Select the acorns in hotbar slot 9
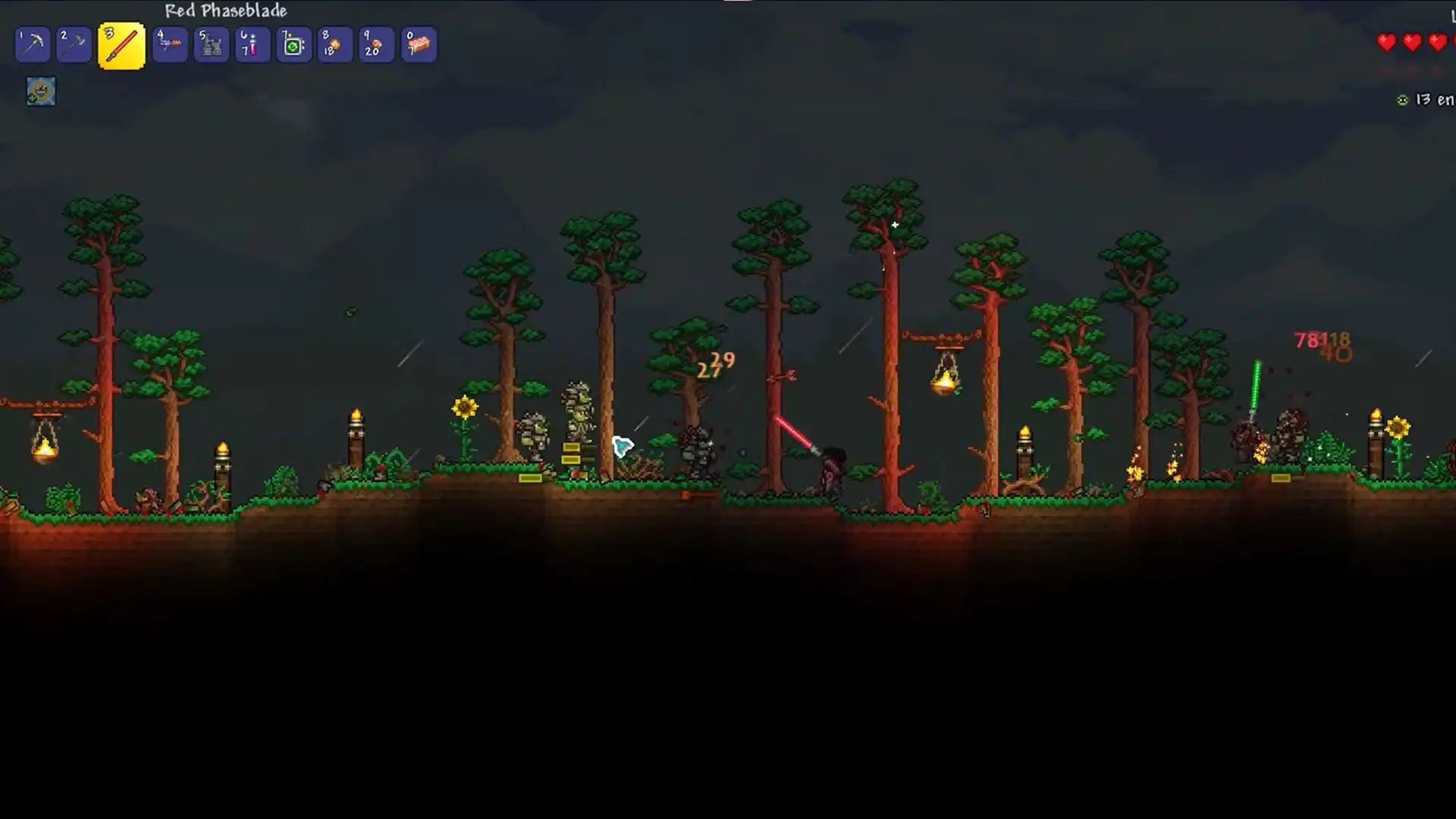The image size is (1456, 819). click(x=375, y=44)
